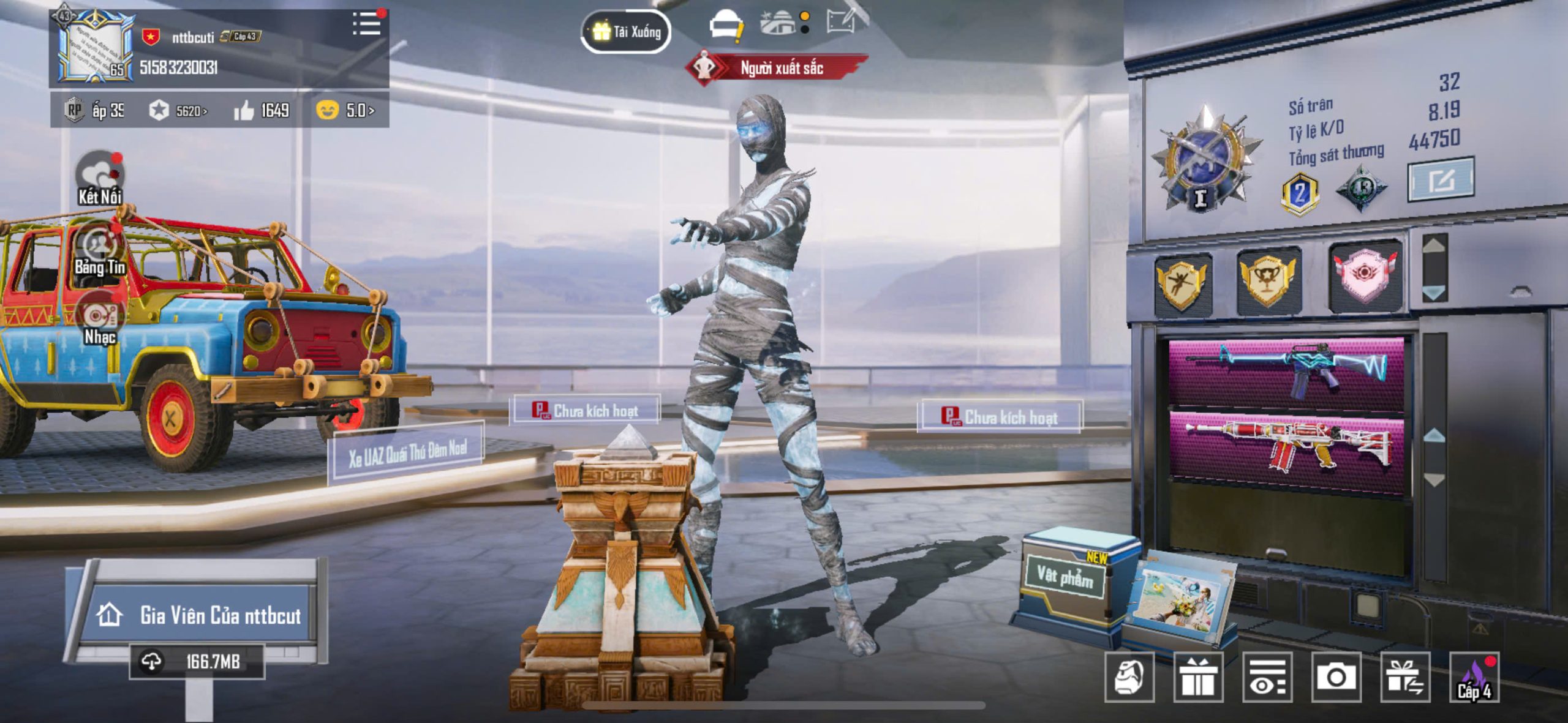Edit the stats panel with the pencil button

pos(1441,179)
